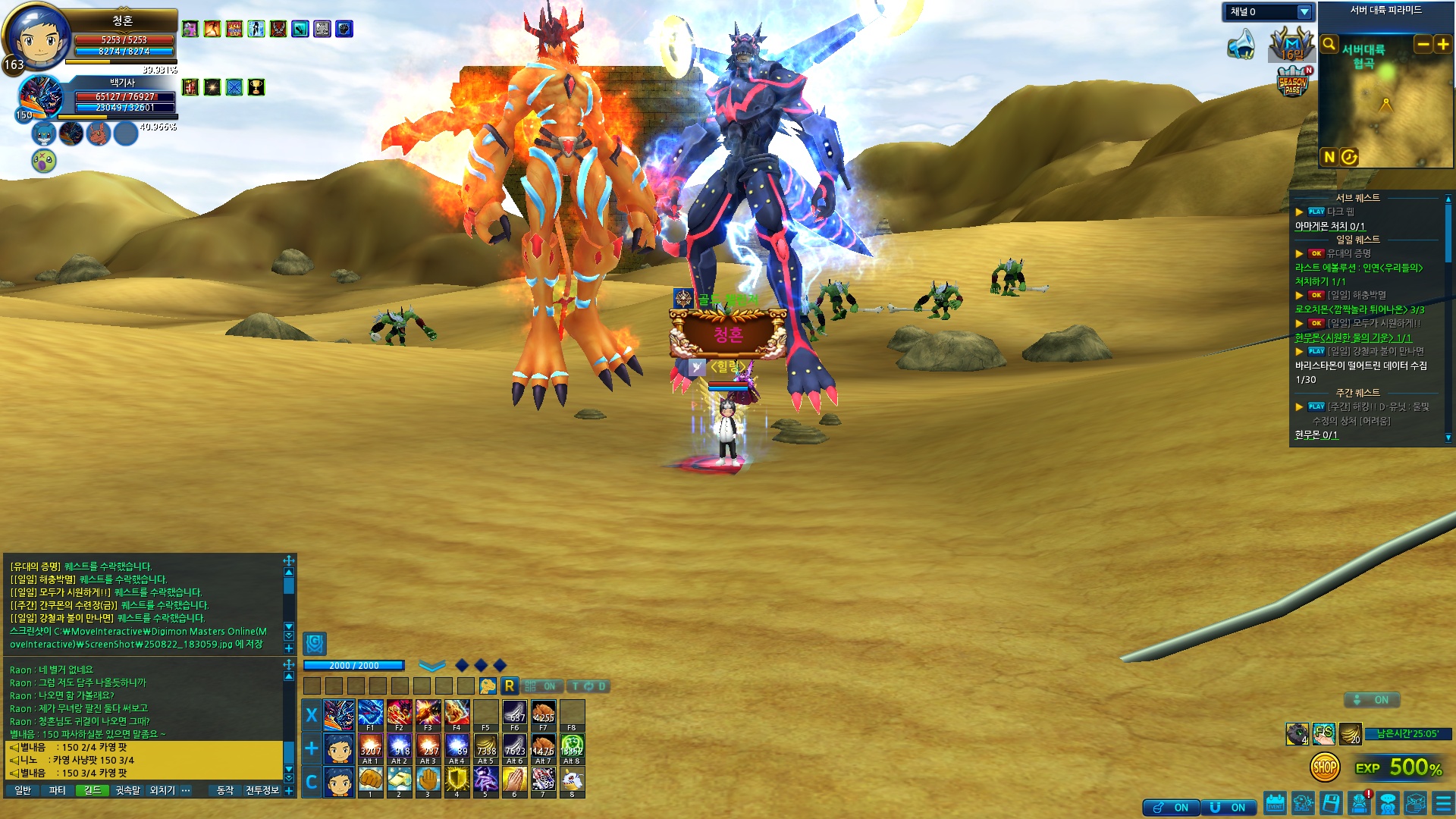The image size is (1456, 819).
Task: Switch chat to the 길드 tab
Action: click(x=93, y=790)
